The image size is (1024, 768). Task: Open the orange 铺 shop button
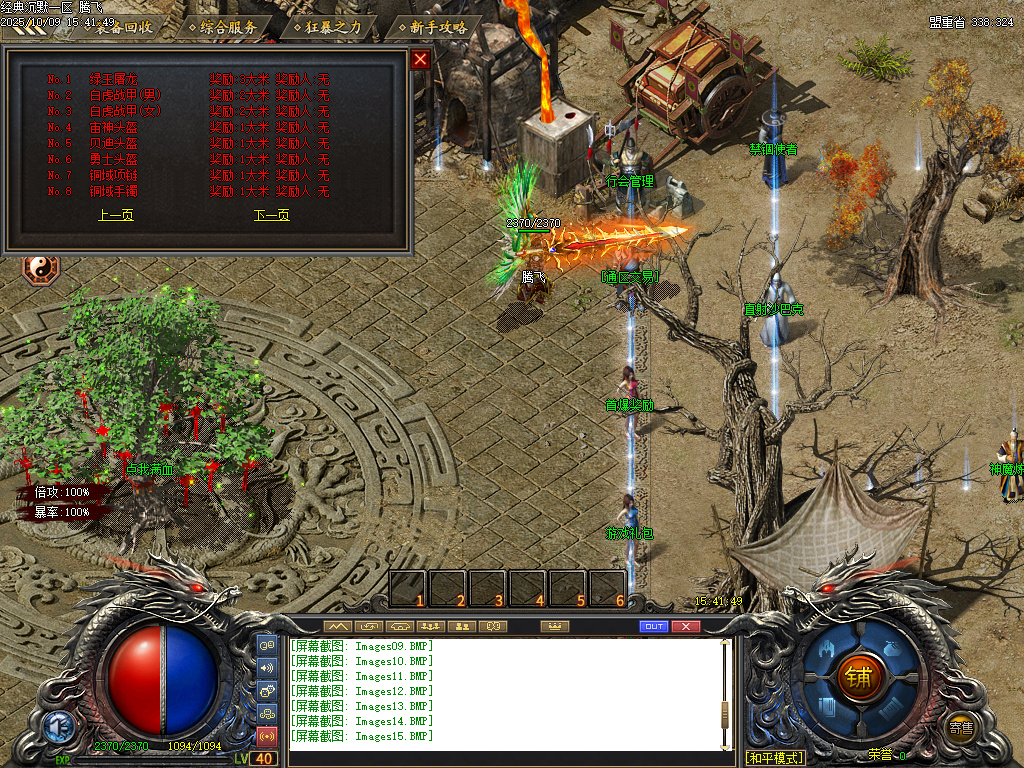click(859, 676)
